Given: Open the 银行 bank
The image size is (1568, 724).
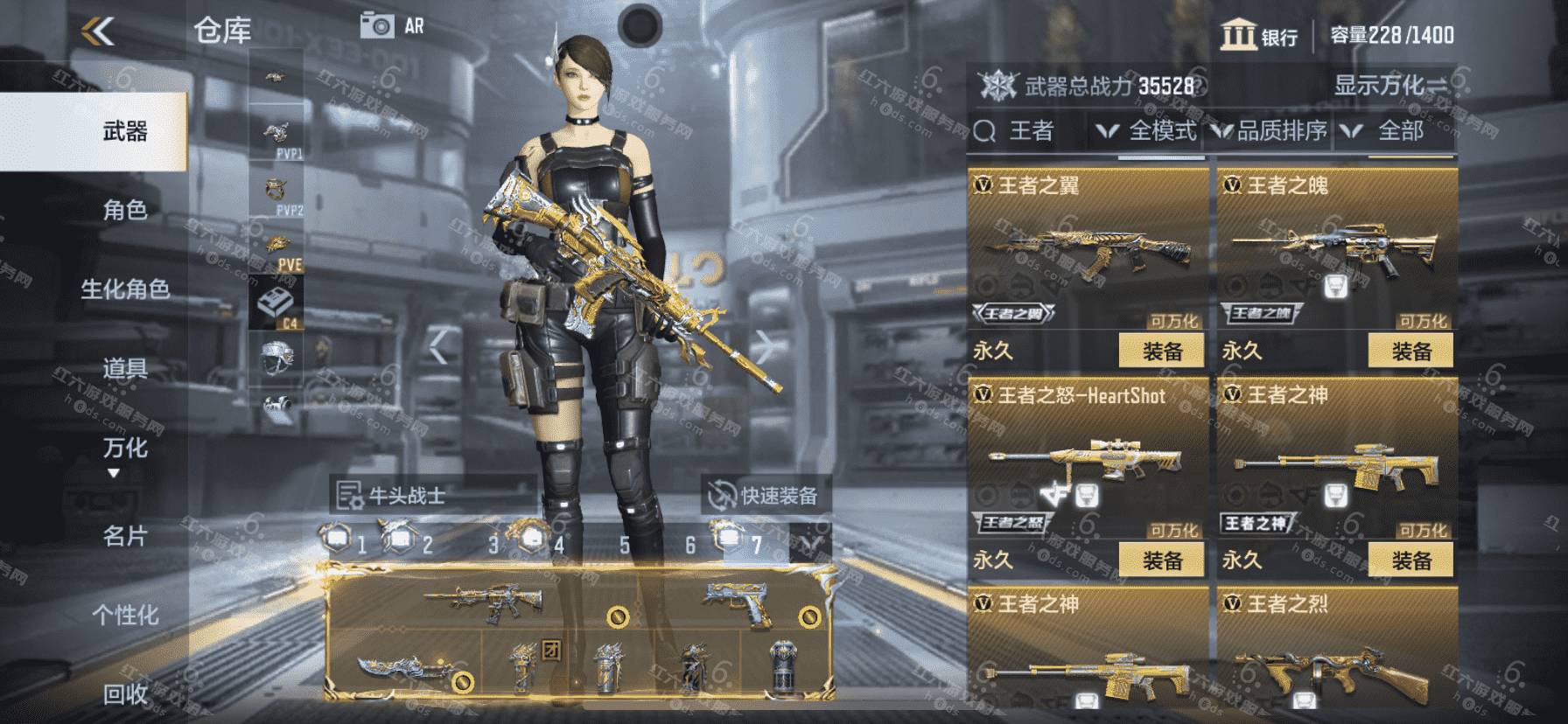Looking at the screenshot, I should click(1258, 36).
